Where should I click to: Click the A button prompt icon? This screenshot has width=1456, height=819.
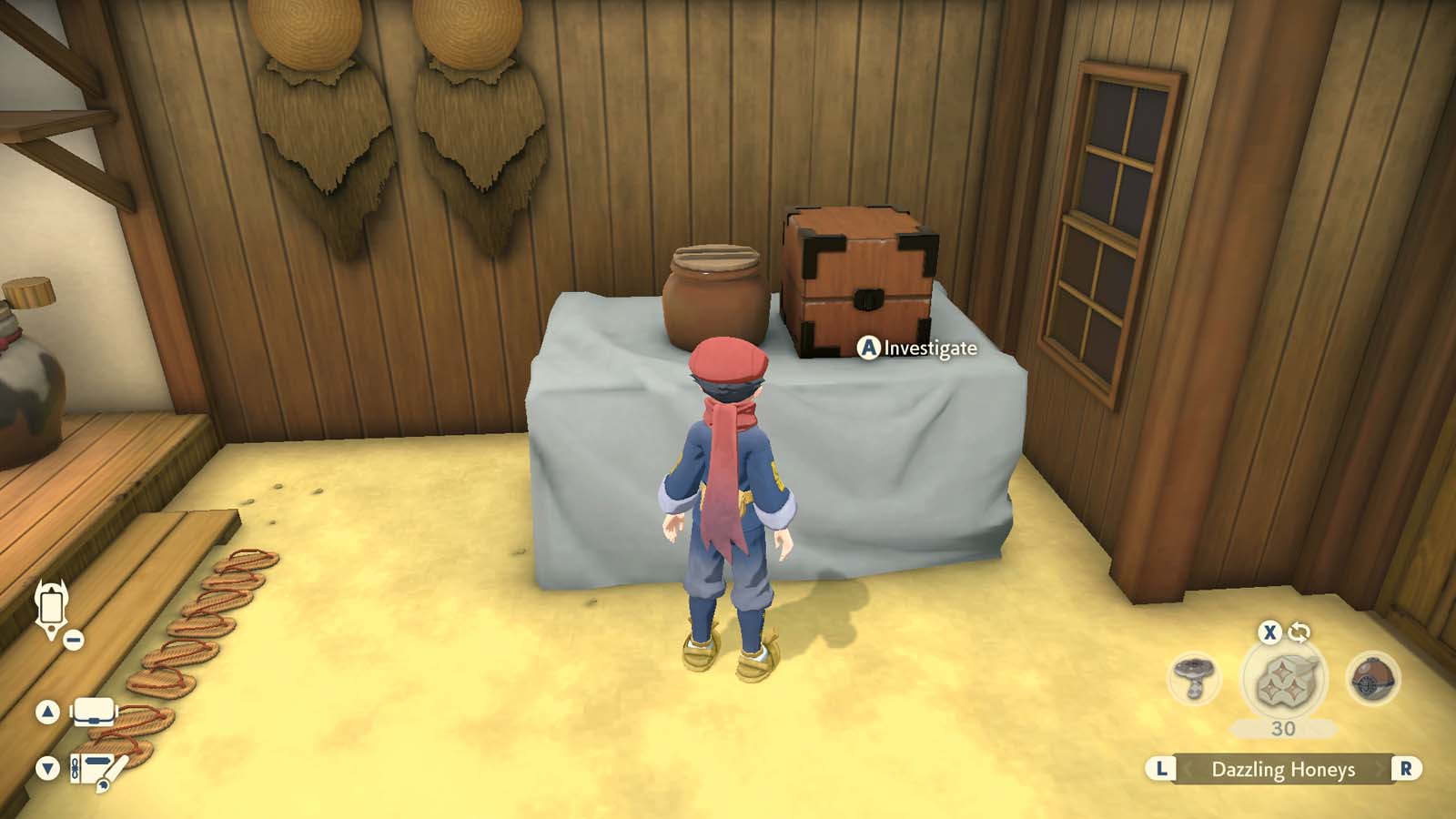pos(870,348)
